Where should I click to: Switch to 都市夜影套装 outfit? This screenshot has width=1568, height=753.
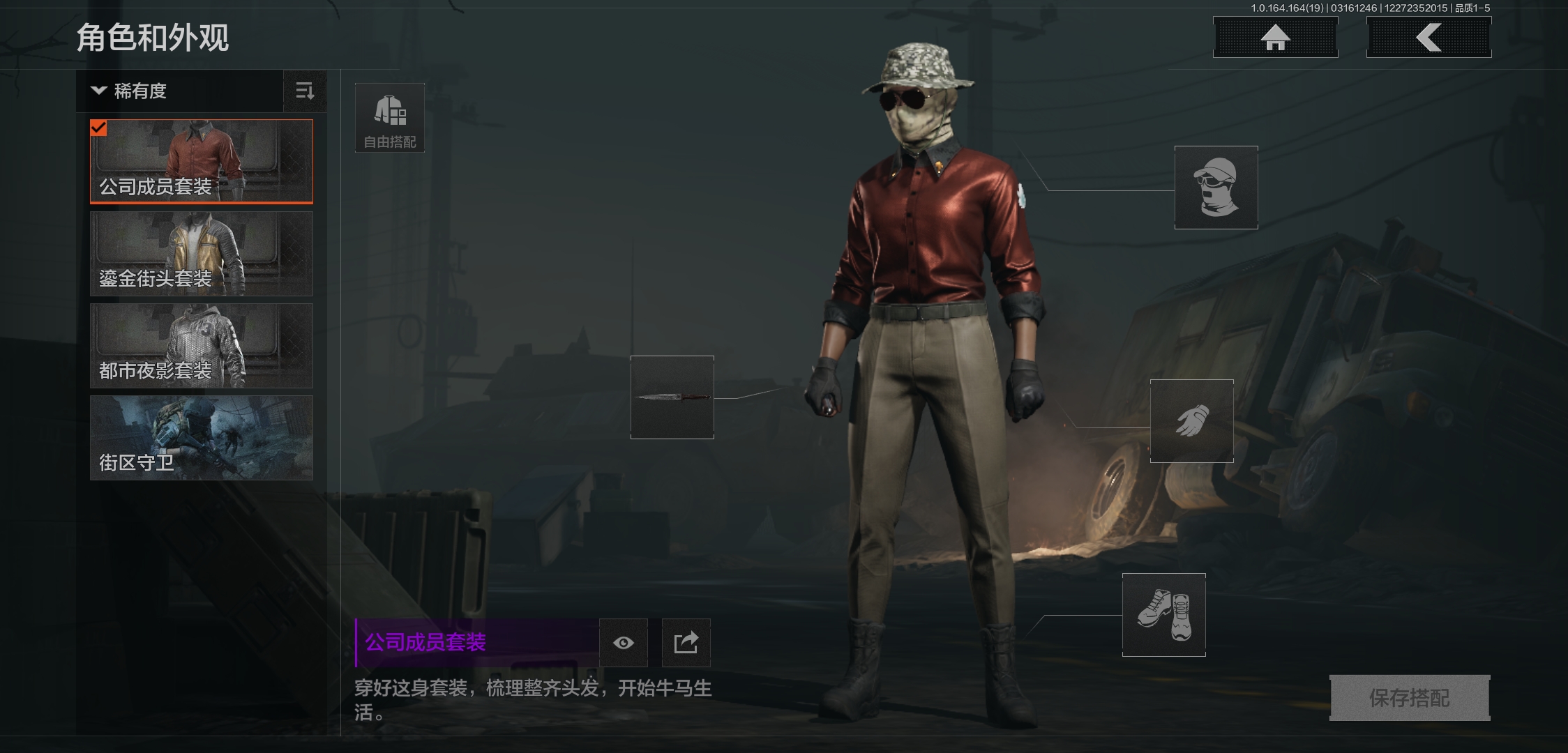pos(201,347)
